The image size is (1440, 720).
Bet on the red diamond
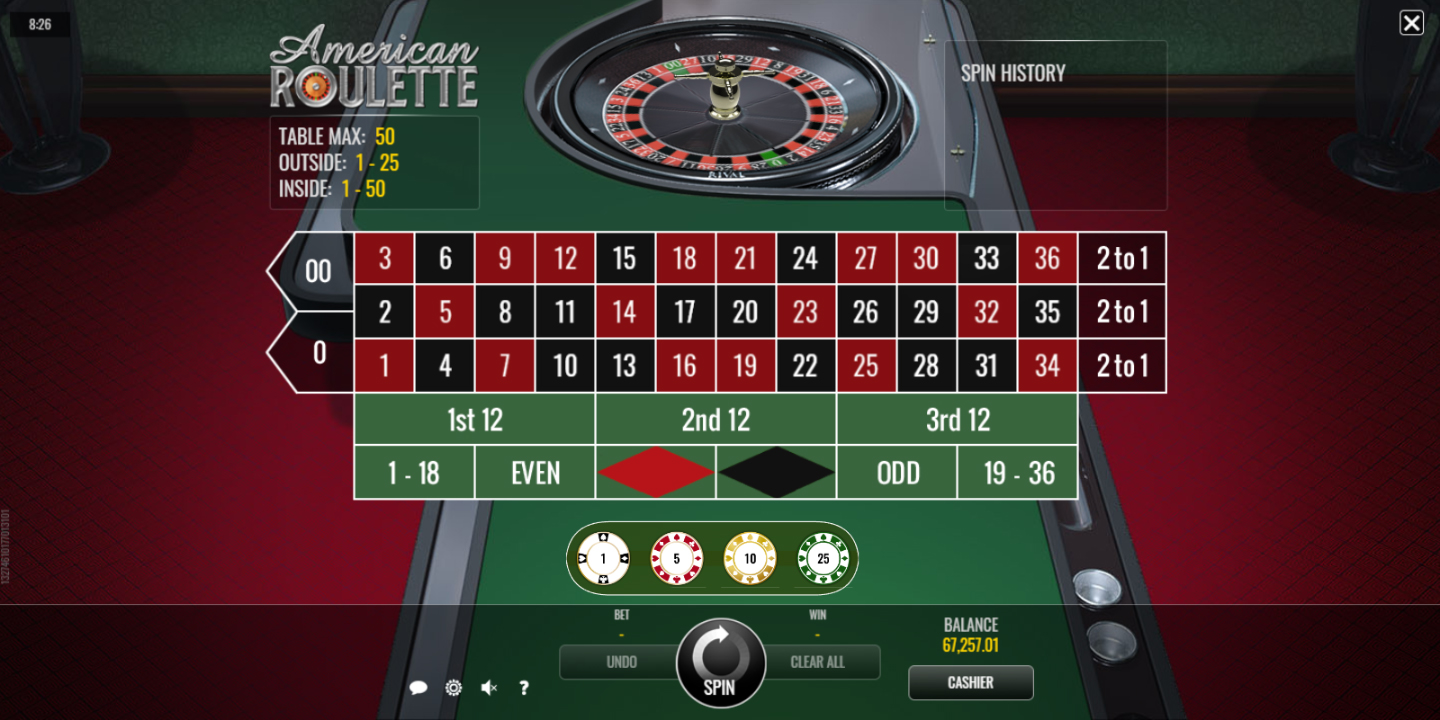pyautogui.click(x=656, y=472)
